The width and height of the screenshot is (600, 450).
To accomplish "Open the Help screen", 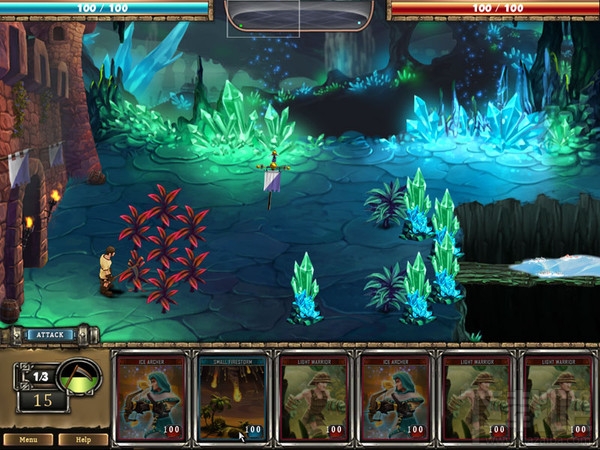I will tap(83, 439).
